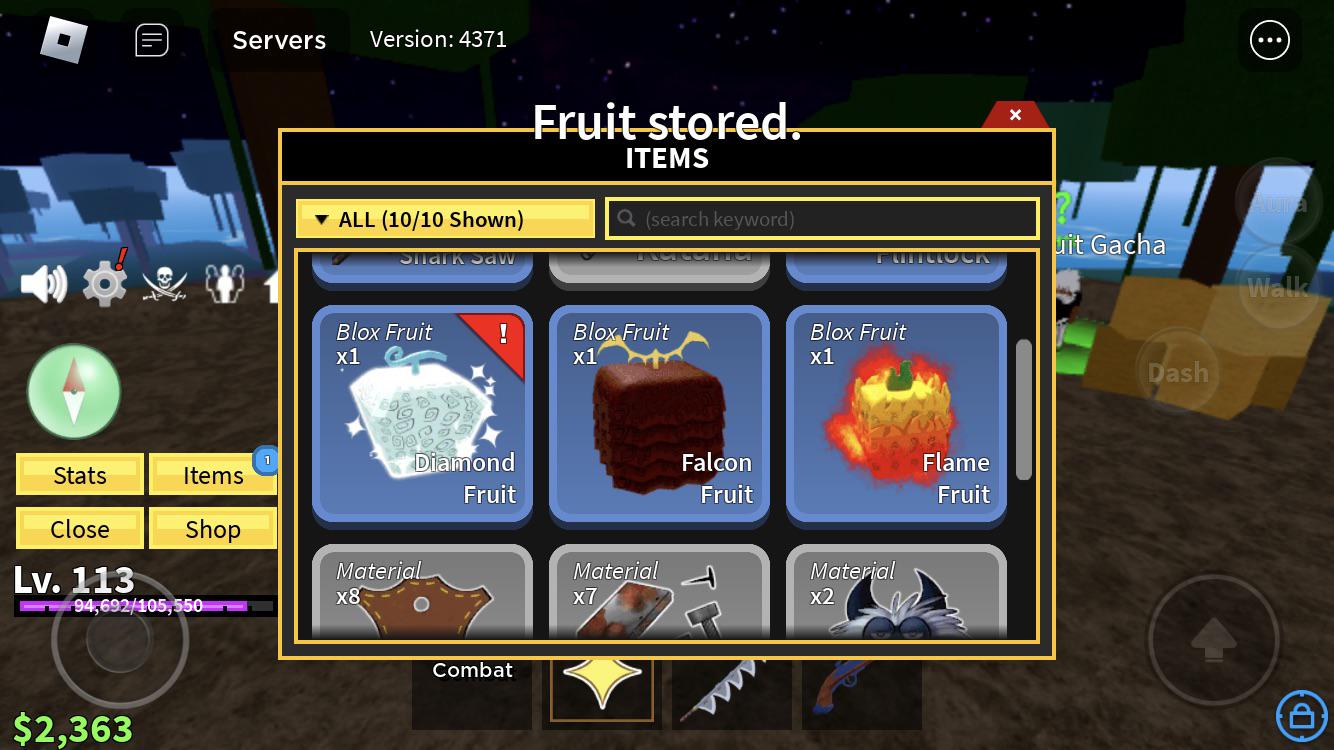1334x750 pixels.
Task: Open the Roblox menu icon
Action: click(65, 39)
